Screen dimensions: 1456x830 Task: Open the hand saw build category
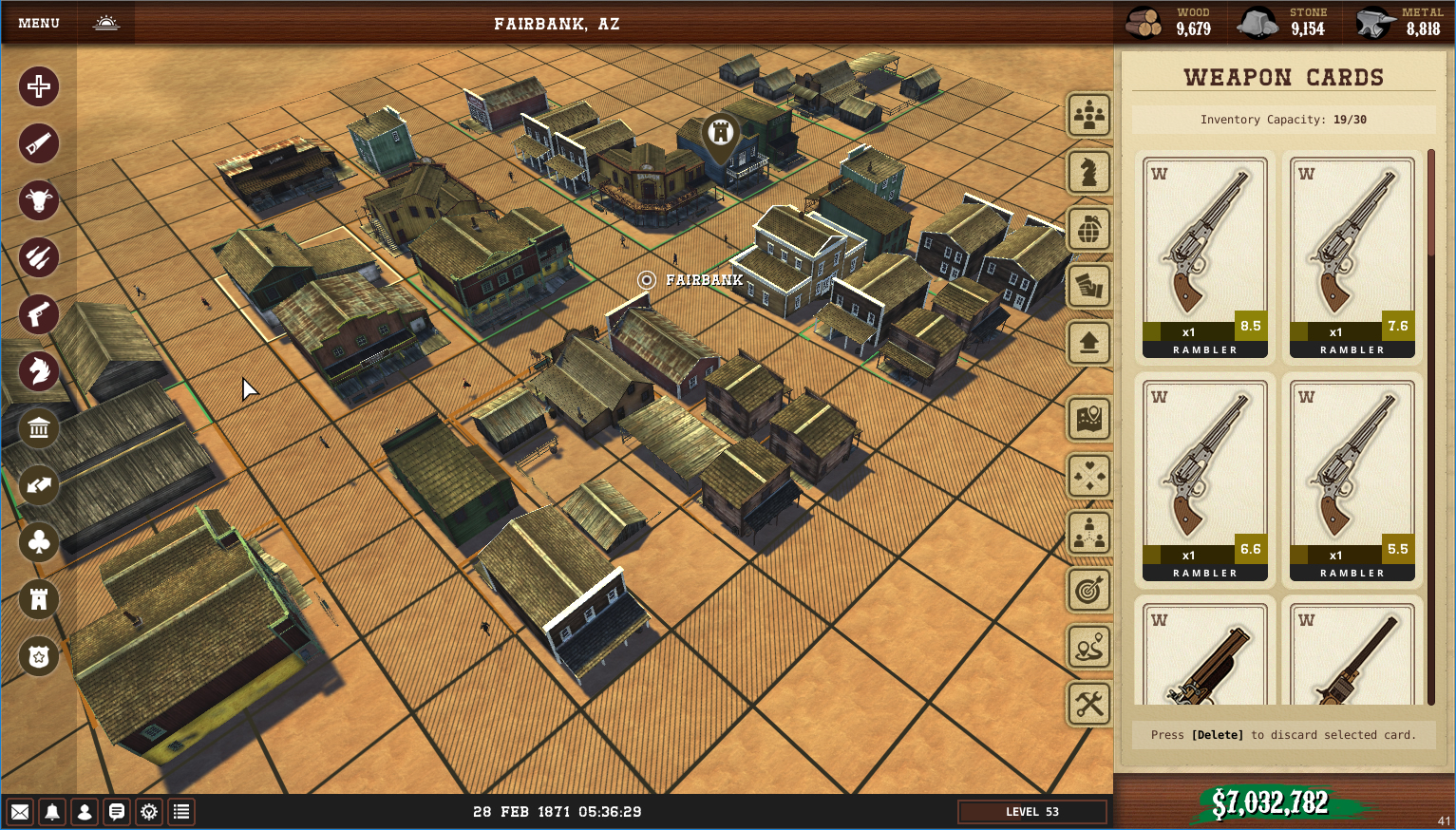point(39,143)
